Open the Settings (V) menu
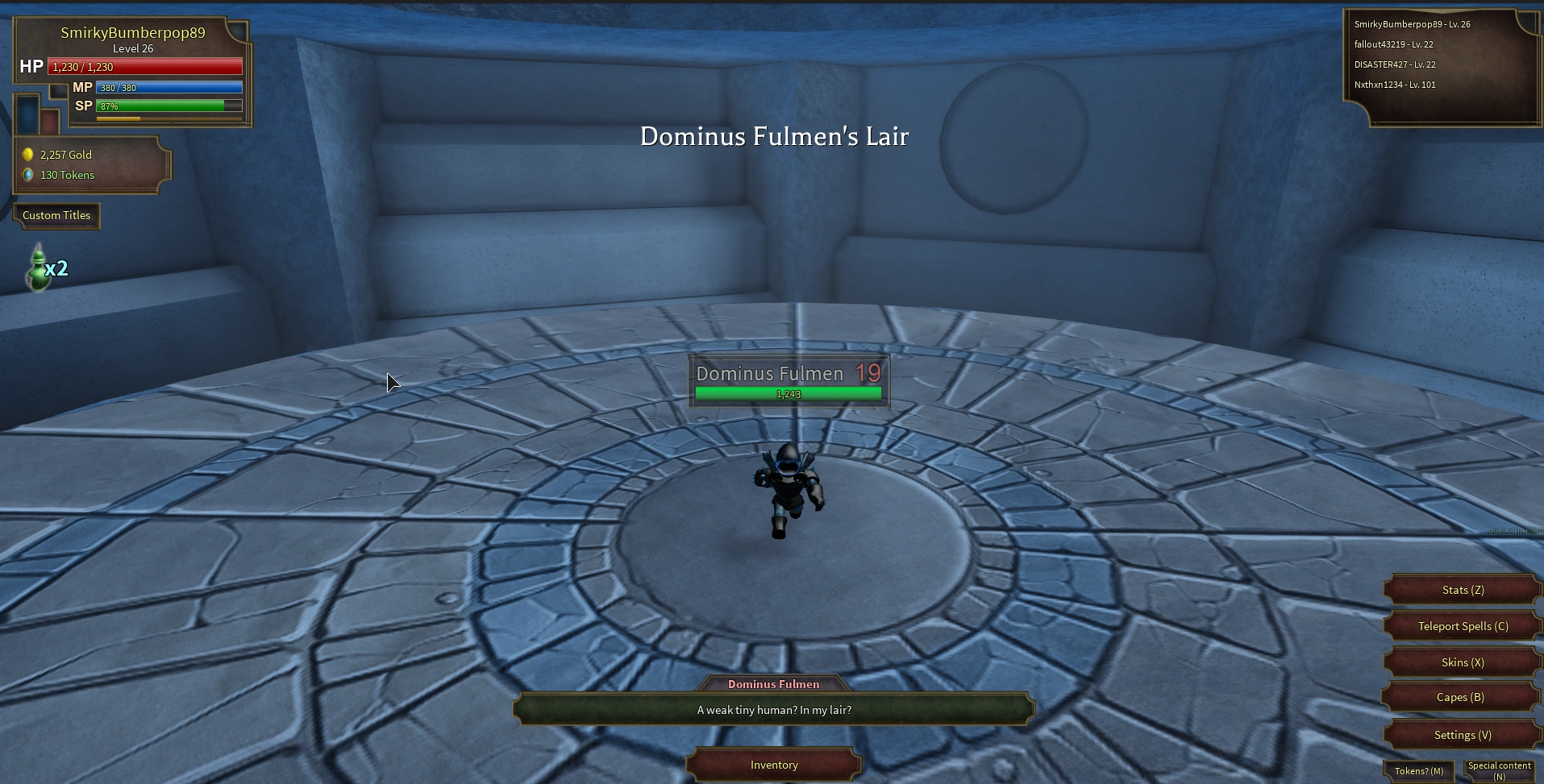 pyautogui.click(x=1461, y=734)
